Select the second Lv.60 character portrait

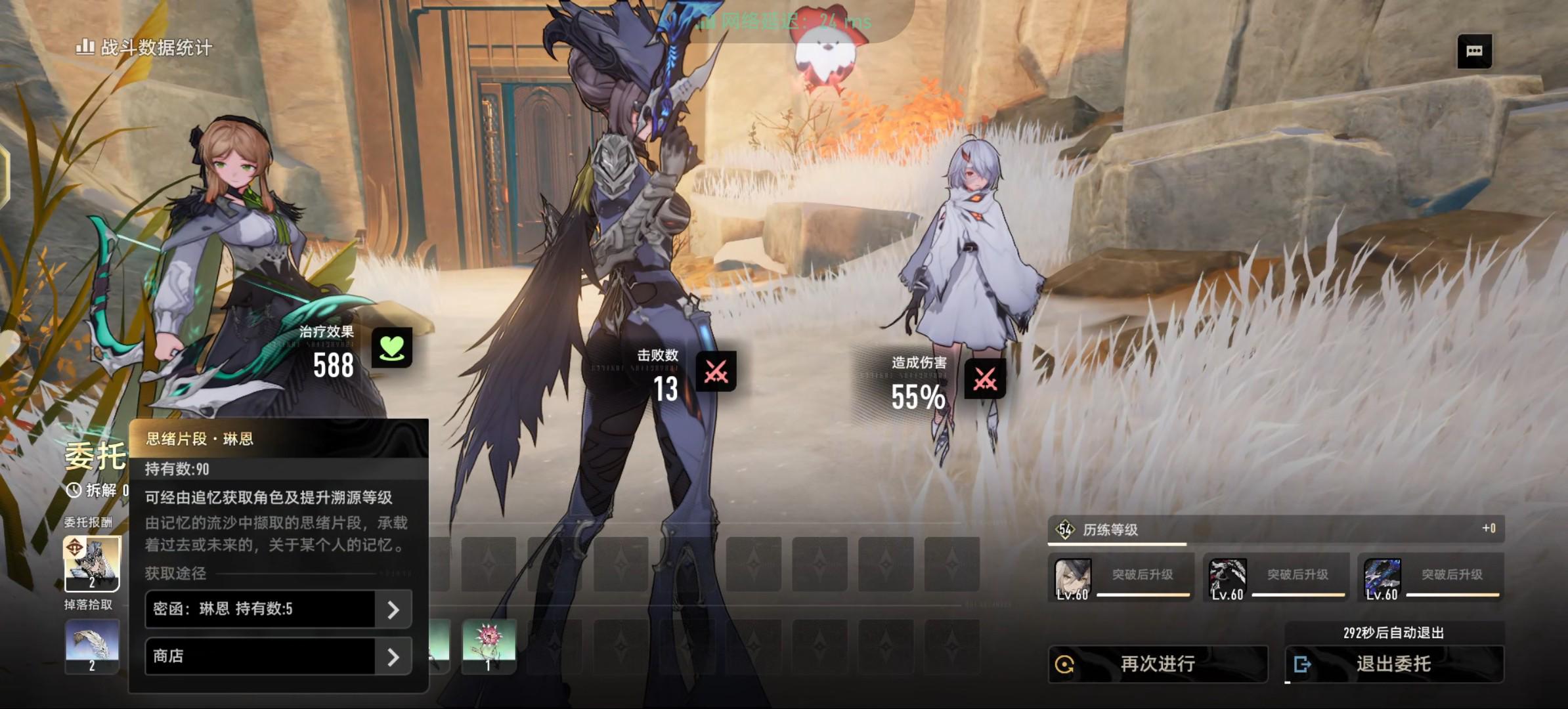click(1228, 578)
